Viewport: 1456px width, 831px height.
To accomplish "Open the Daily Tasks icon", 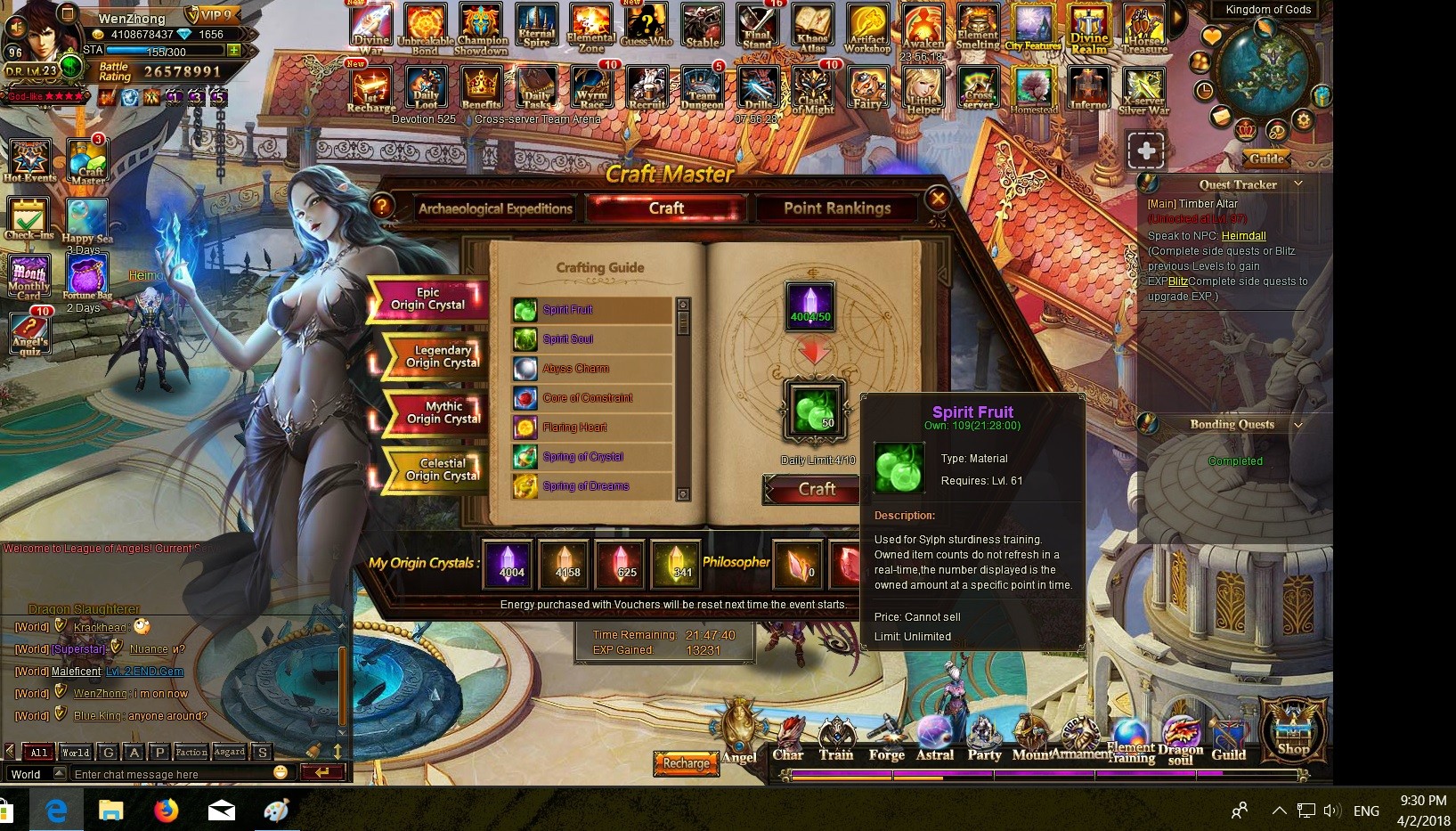I will [x=536, y=89].
